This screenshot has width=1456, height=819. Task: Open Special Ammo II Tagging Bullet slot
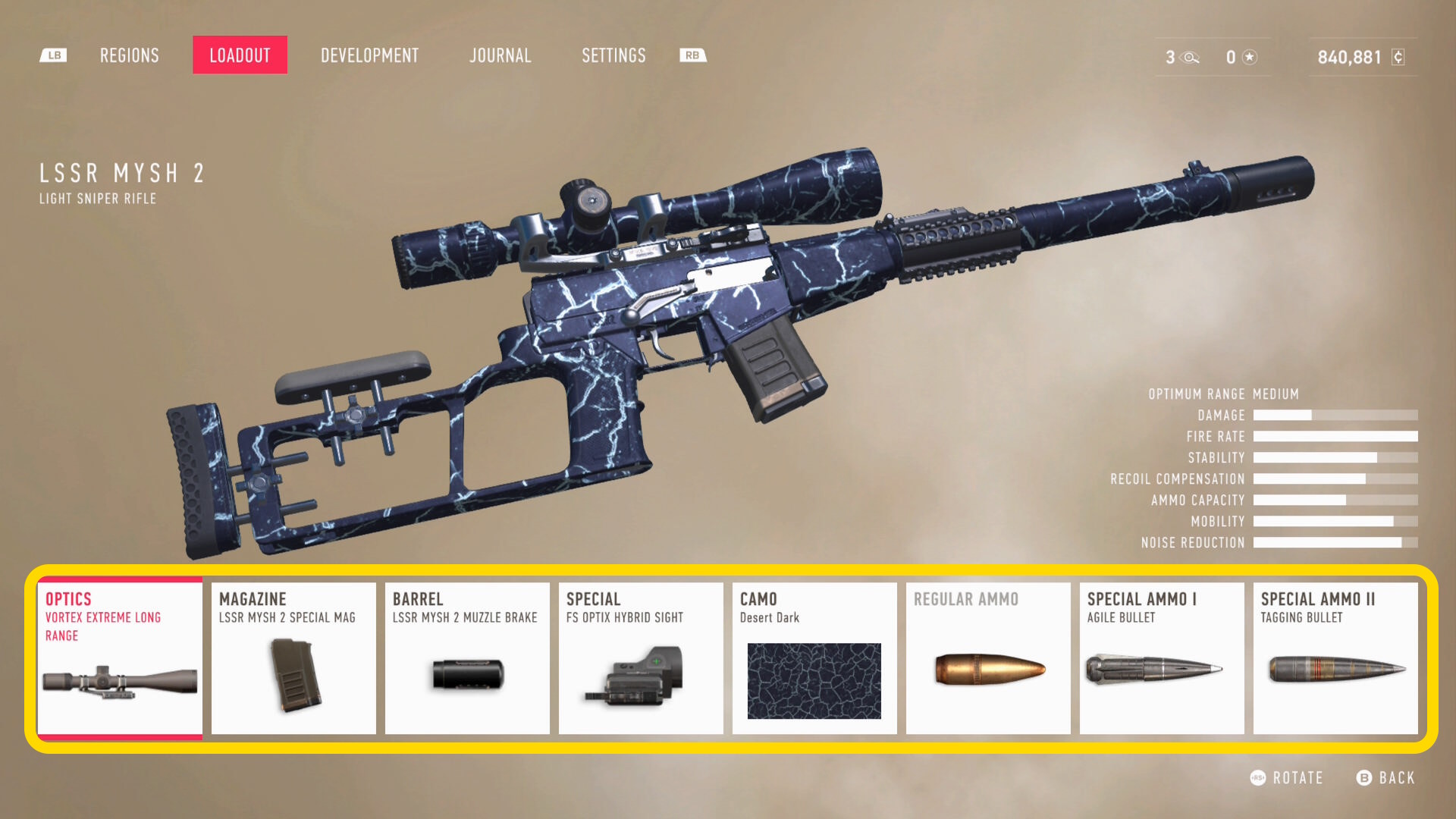point(1335,658)
